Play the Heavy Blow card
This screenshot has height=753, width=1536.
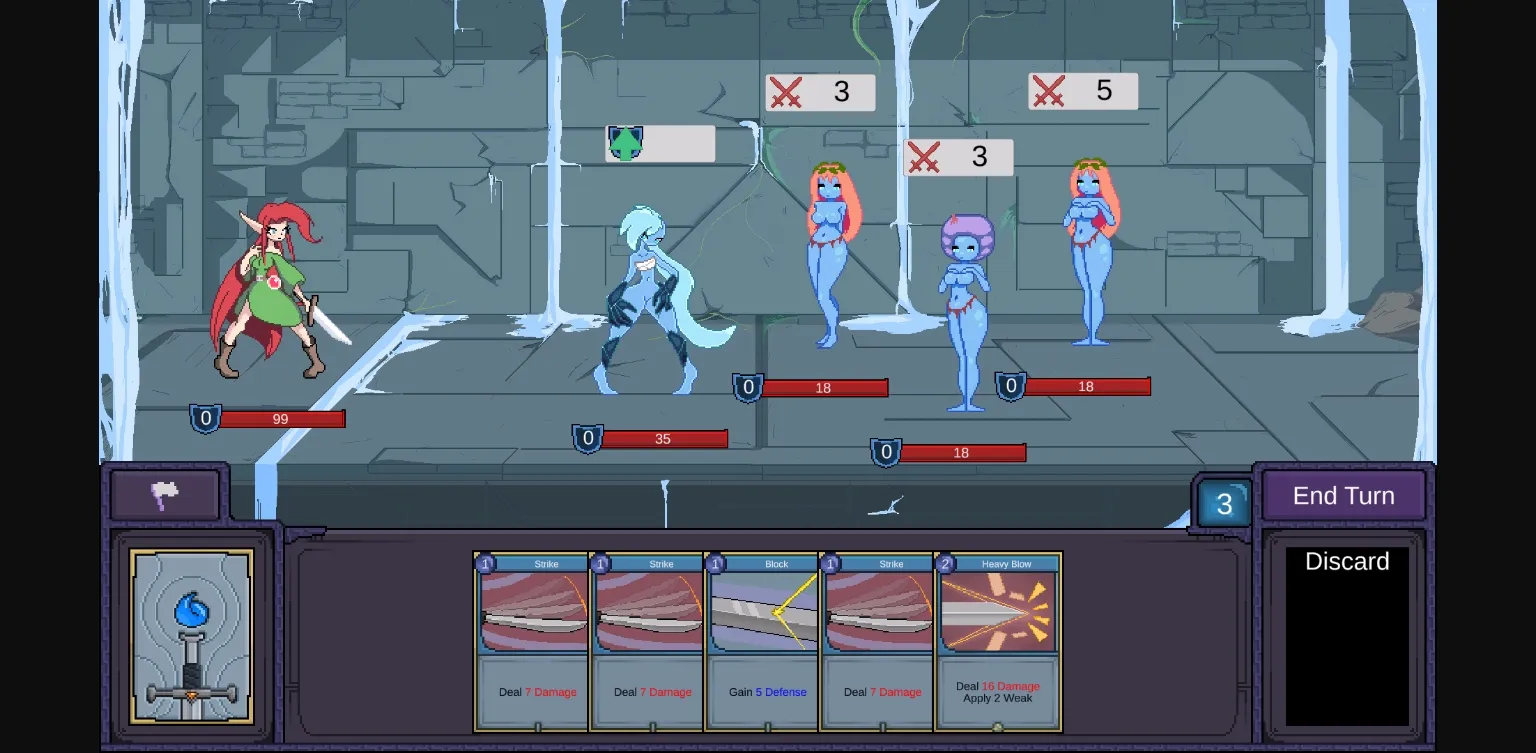coord(997,640)
